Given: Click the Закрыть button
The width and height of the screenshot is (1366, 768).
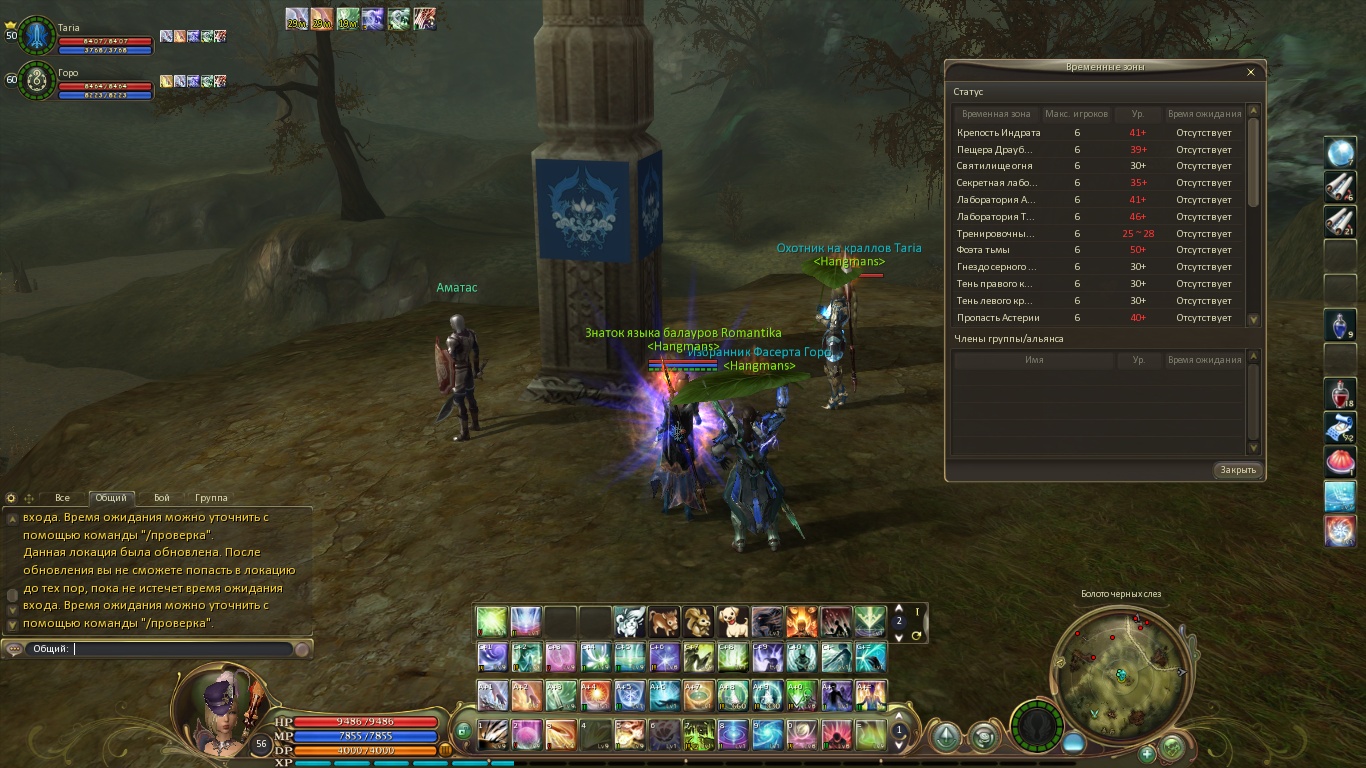Looking at the screenshot, I should coord(1237,470).
